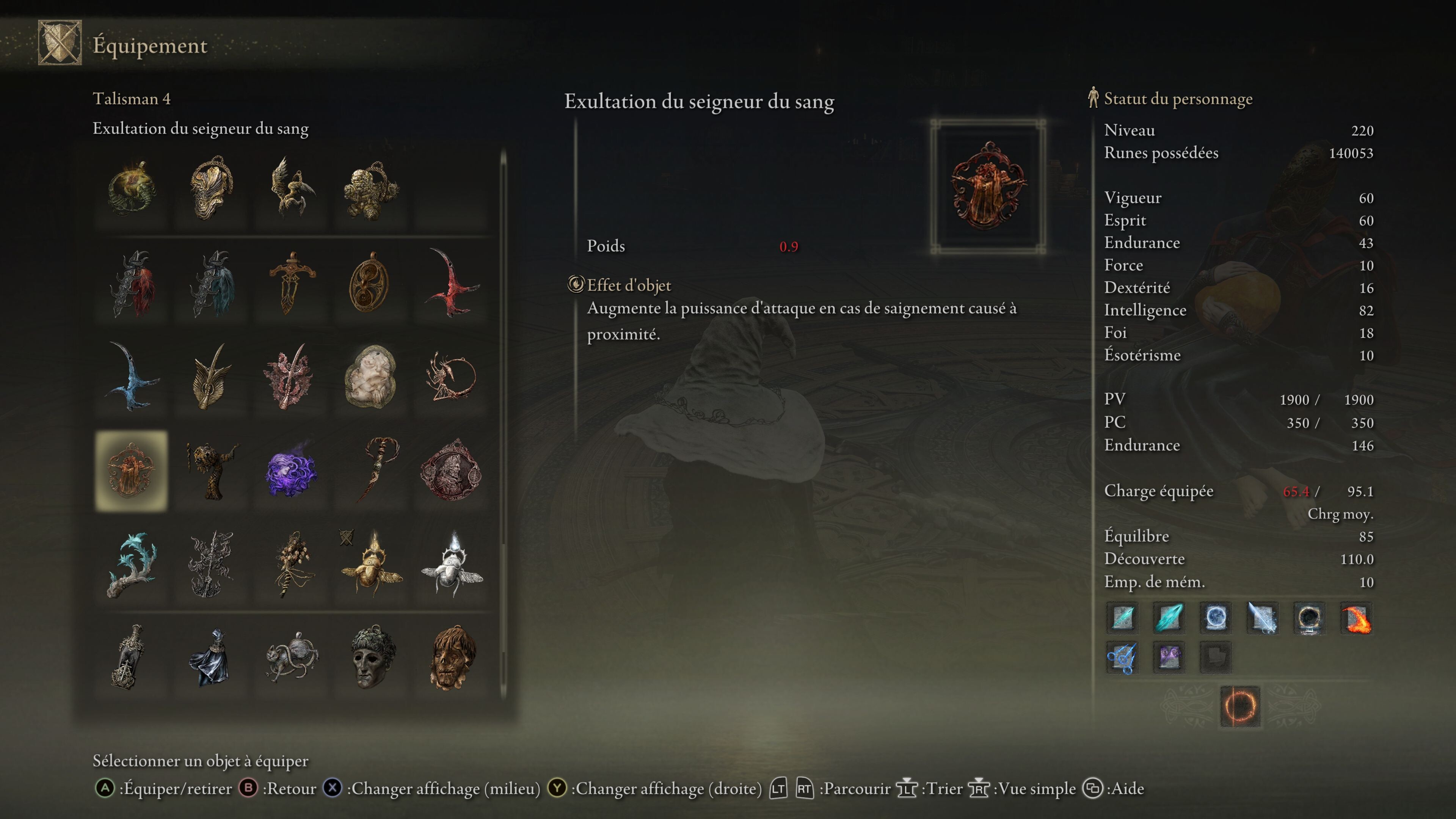The height and width of the screenshot is (819, 1456).
Task: Pick the round red cameo medallion
Action: [x=450, y=471]
